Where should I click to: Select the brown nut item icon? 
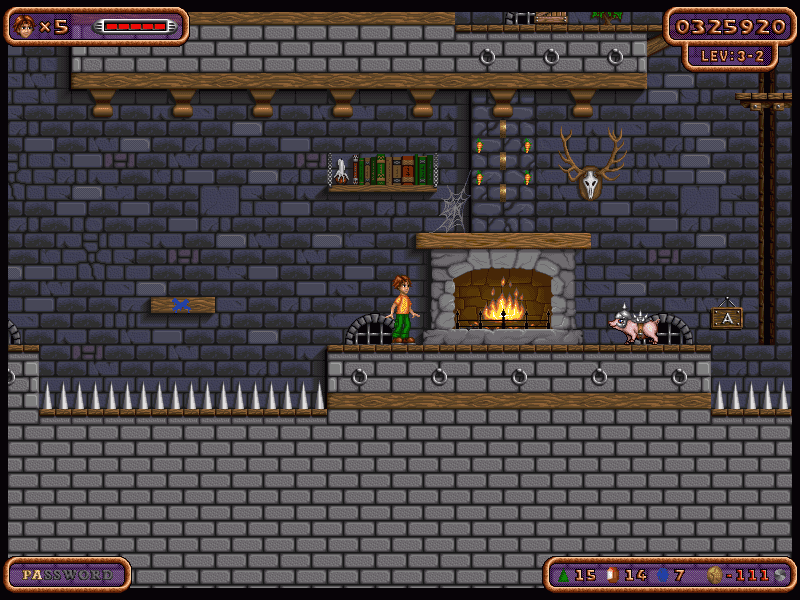pyautogui.click(x=612, y=575)
